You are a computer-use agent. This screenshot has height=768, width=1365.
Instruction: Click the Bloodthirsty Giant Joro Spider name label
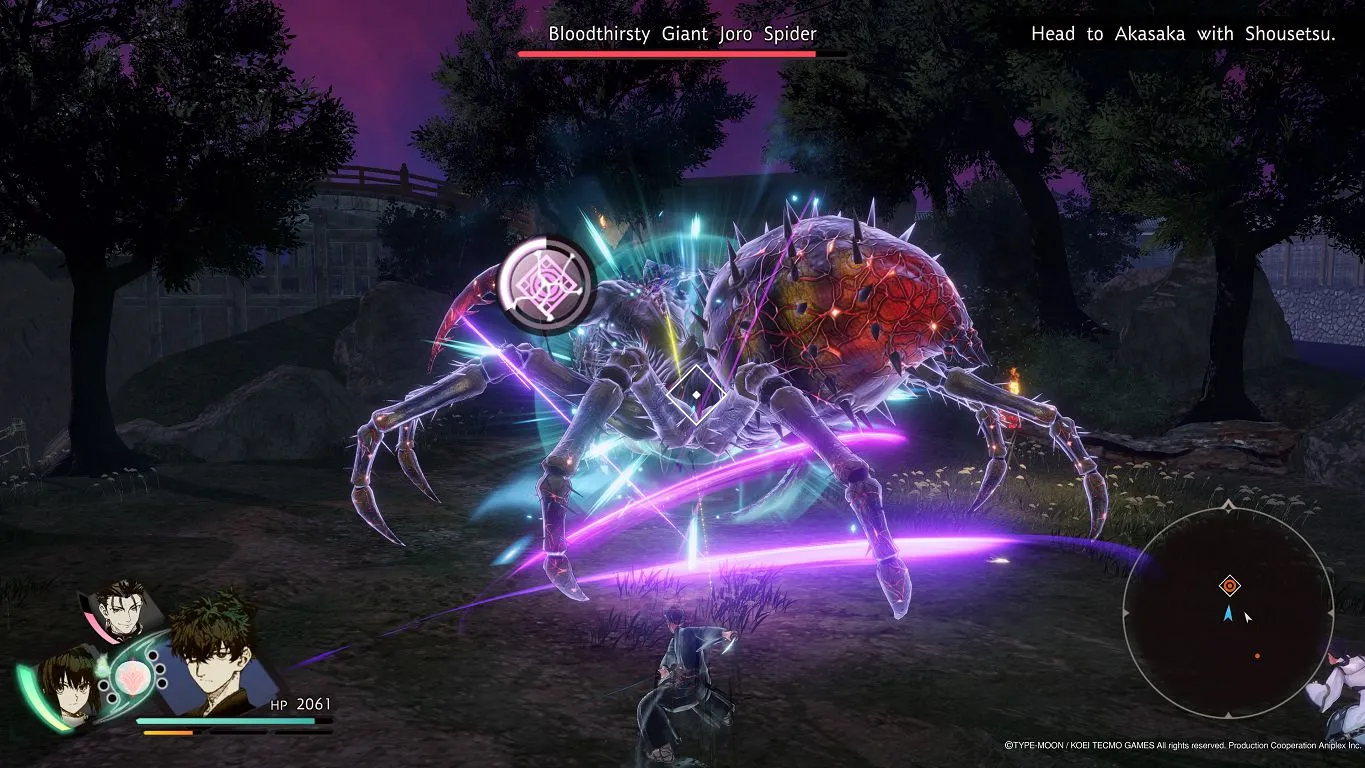coord(682,34)
